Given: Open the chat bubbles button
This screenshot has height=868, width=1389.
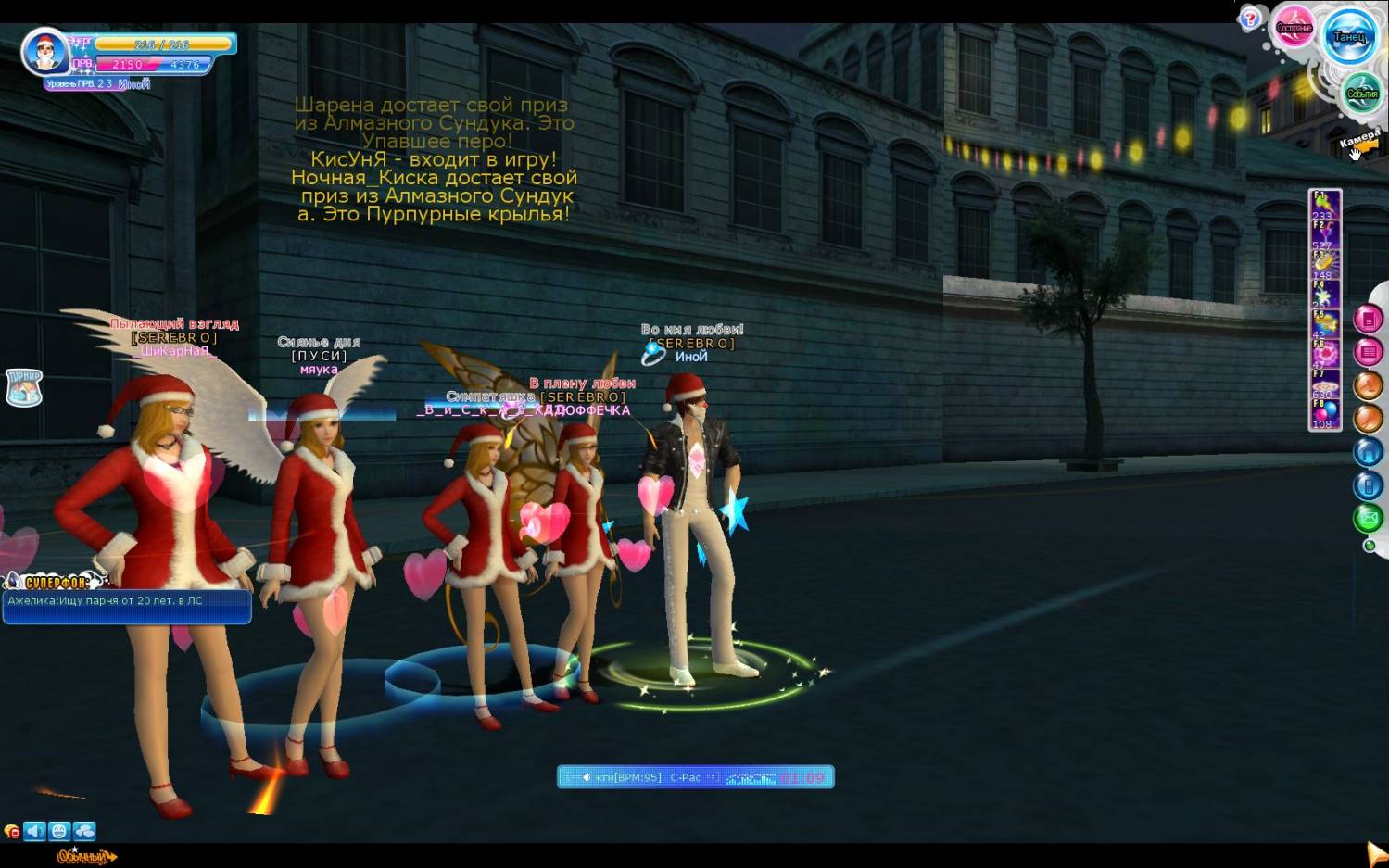Looking at the screenshot, I should 84,831.
